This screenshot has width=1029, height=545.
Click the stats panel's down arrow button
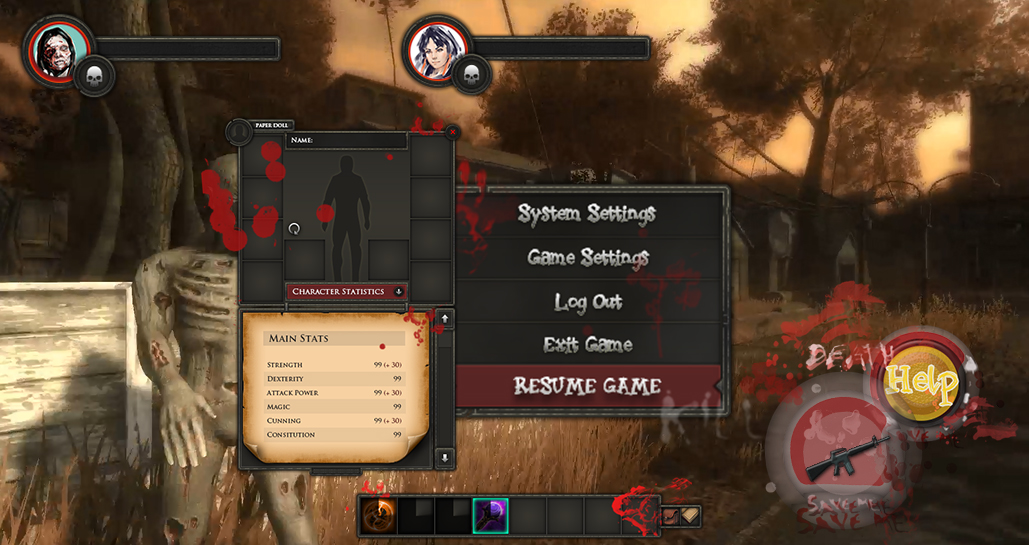click(445, 457)
